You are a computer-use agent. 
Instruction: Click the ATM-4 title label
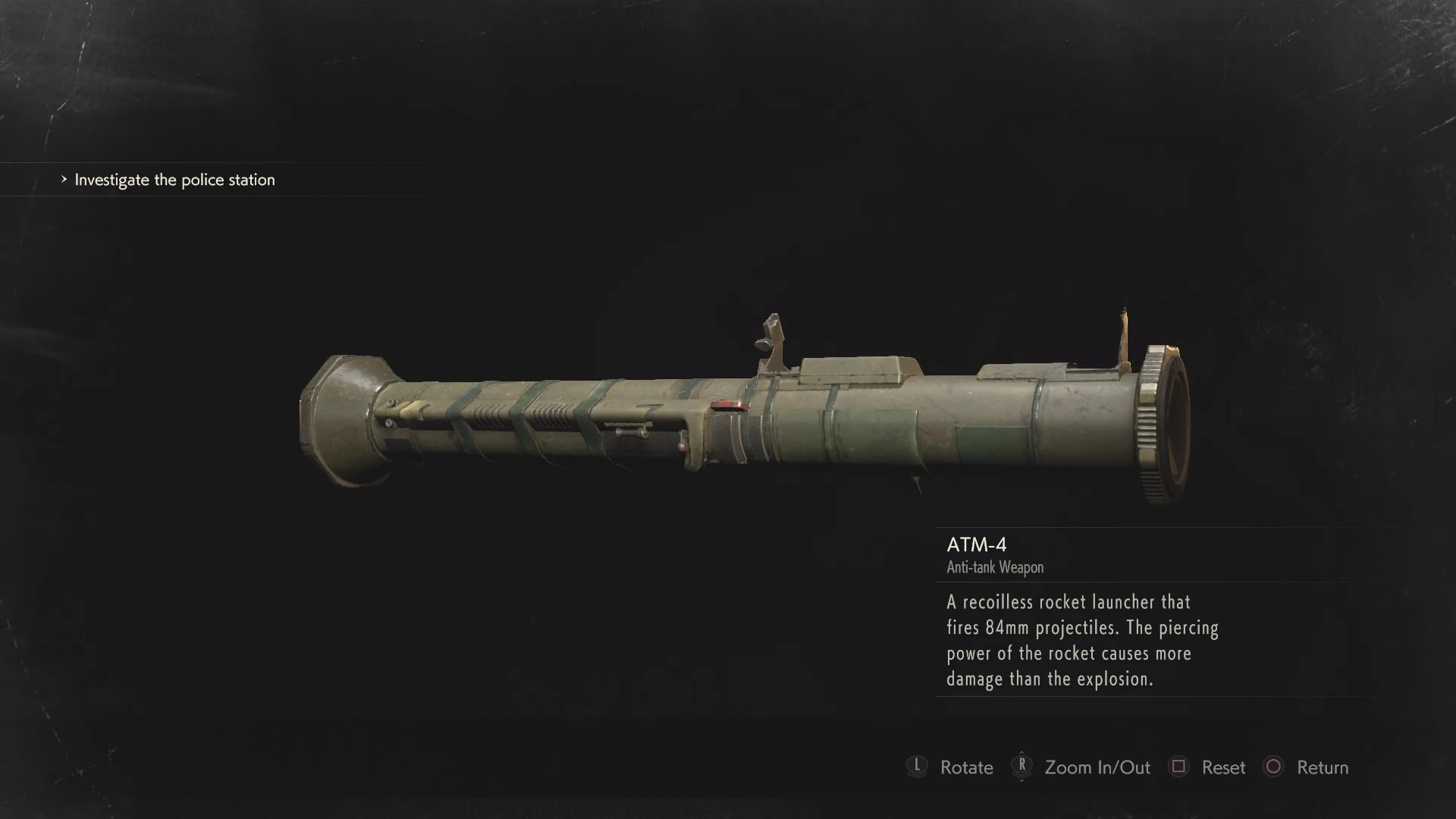(977, 544)
